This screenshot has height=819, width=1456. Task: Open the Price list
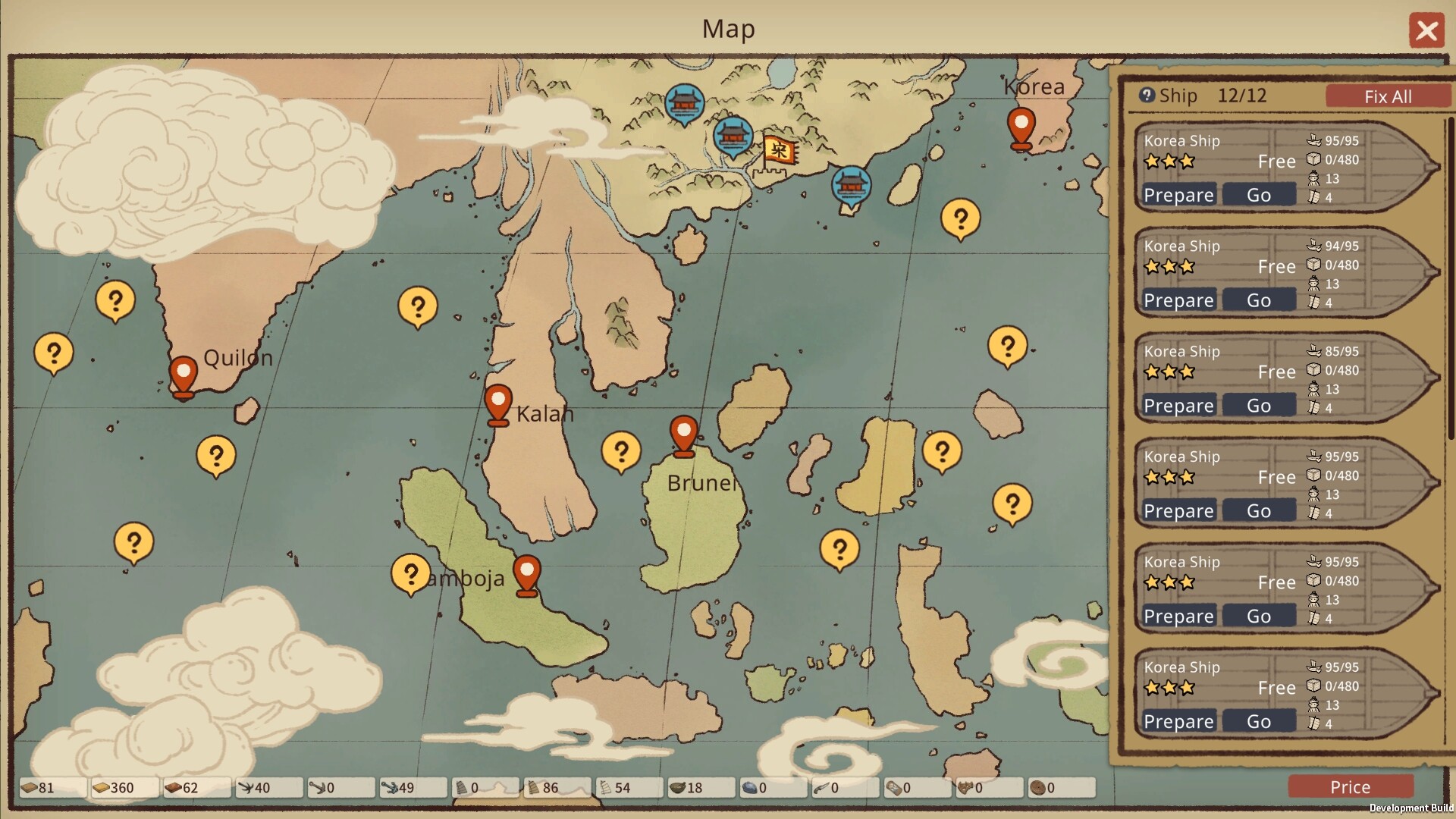(x=1350, y=787)
